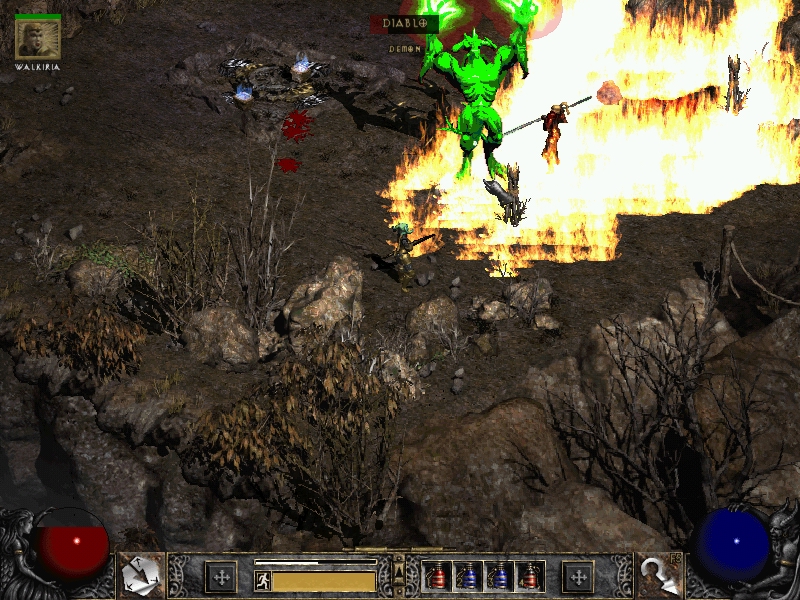This screenshot has width=800, height=600.
Task: Open the right-click skill selector
Action: (658, 575)
